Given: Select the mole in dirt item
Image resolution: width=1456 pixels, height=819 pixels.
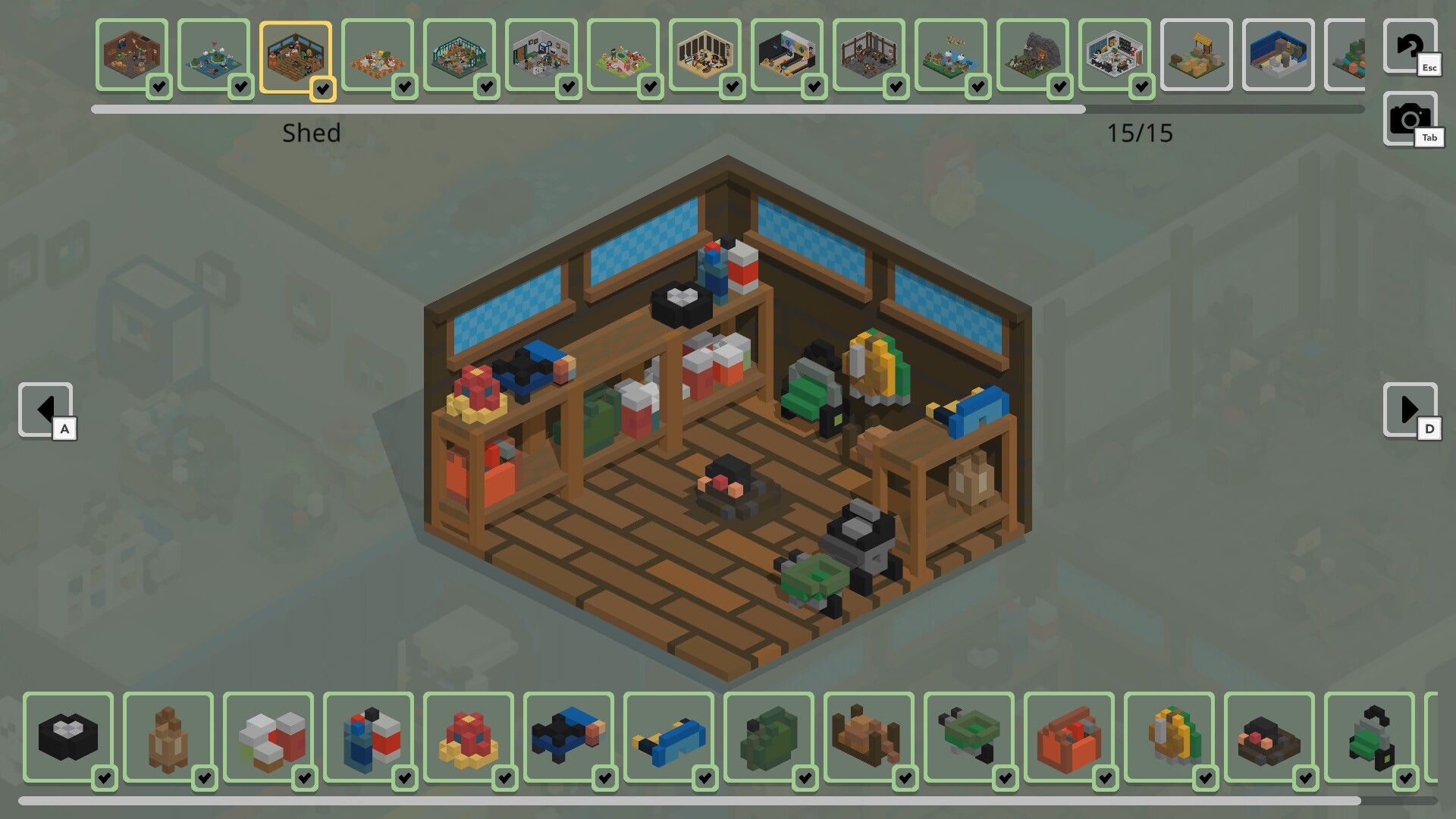Looking at the screenshot, I should [x=1269, y=736].
